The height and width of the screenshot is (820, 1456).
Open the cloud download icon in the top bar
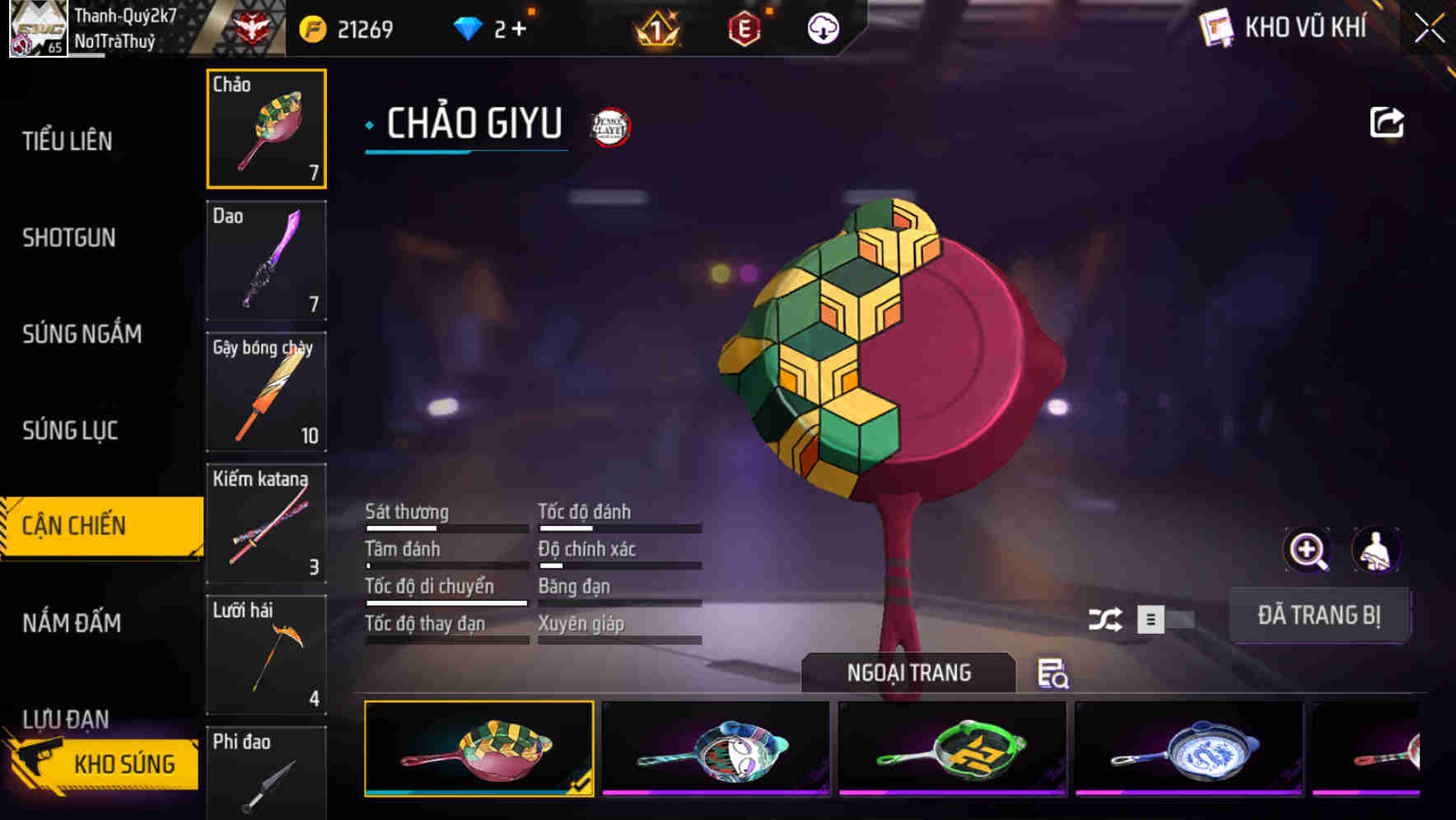coord(823,28)
